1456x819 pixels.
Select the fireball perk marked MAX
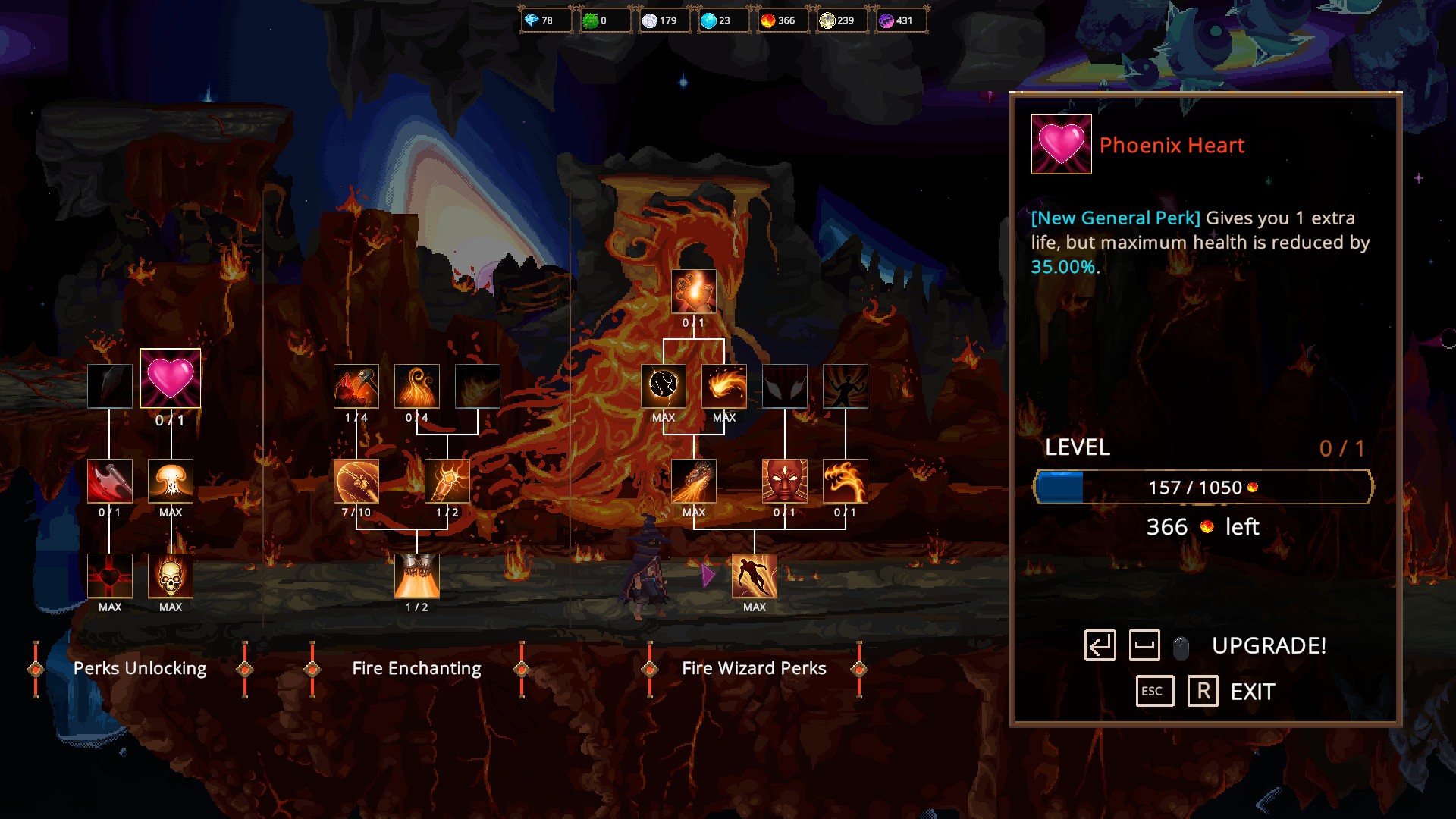tap(723, 386)
